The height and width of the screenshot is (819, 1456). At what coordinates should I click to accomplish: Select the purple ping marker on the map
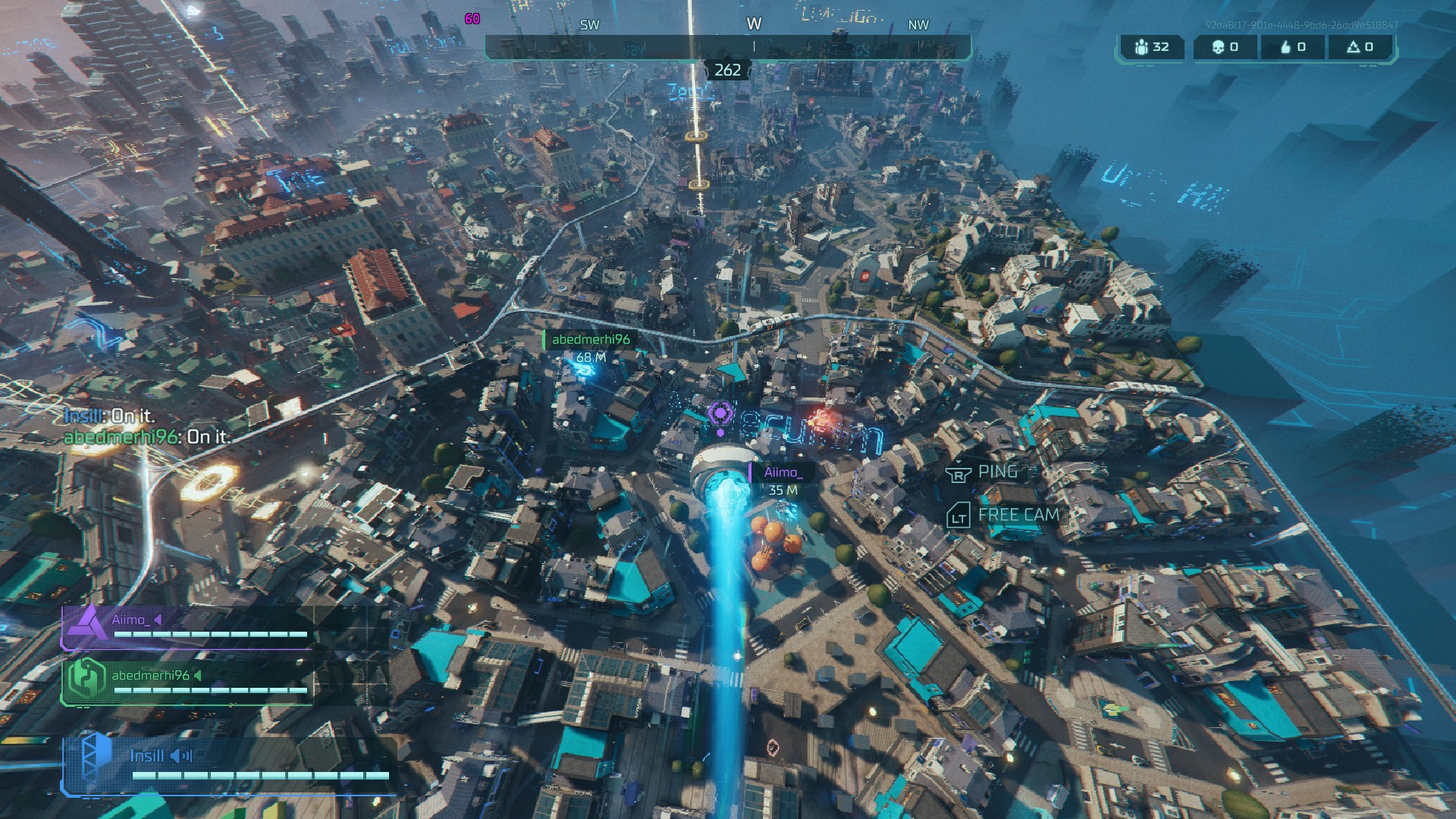click(x=720, y=415)
